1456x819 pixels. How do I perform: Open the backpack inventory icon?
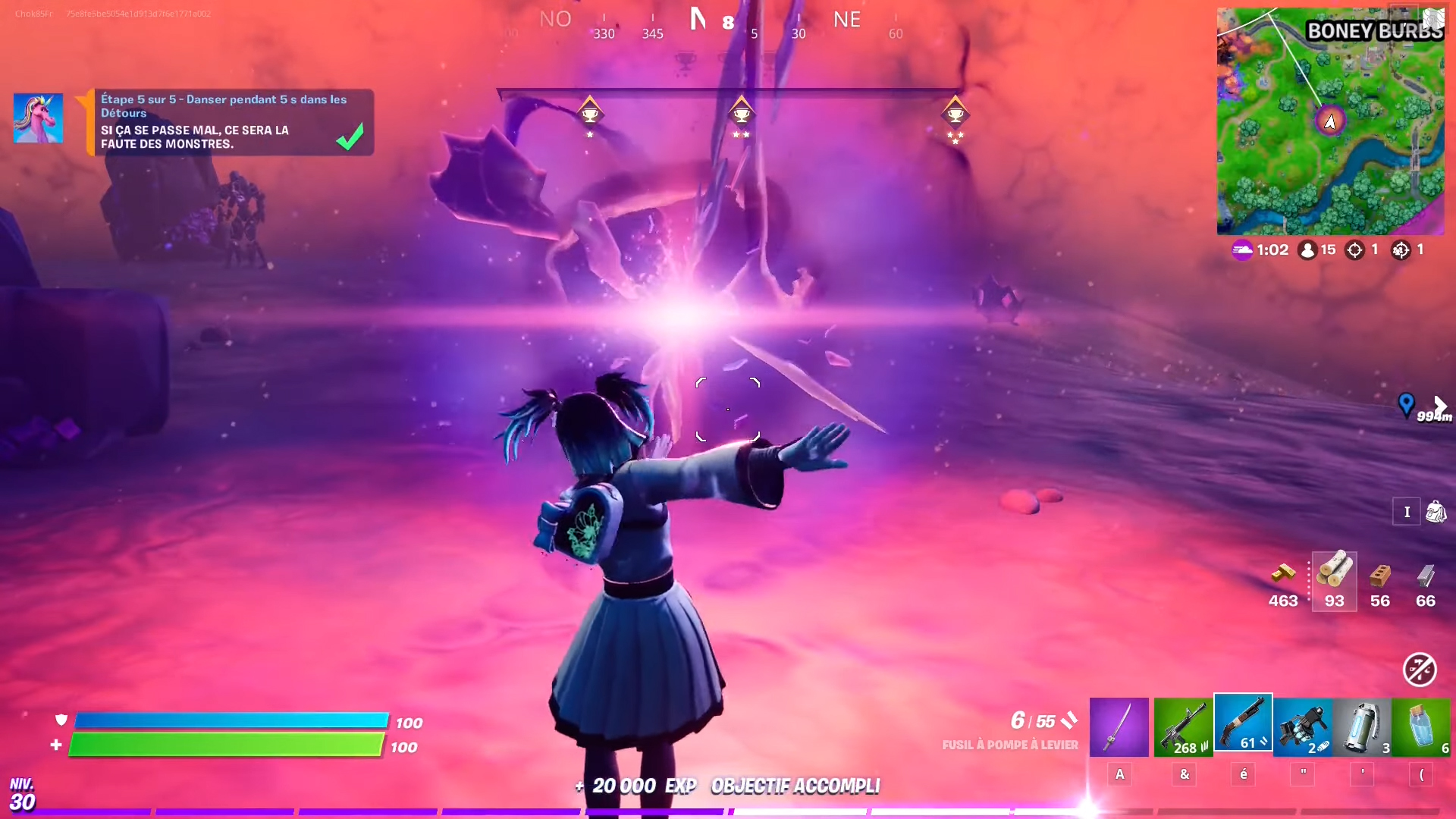1435,512
